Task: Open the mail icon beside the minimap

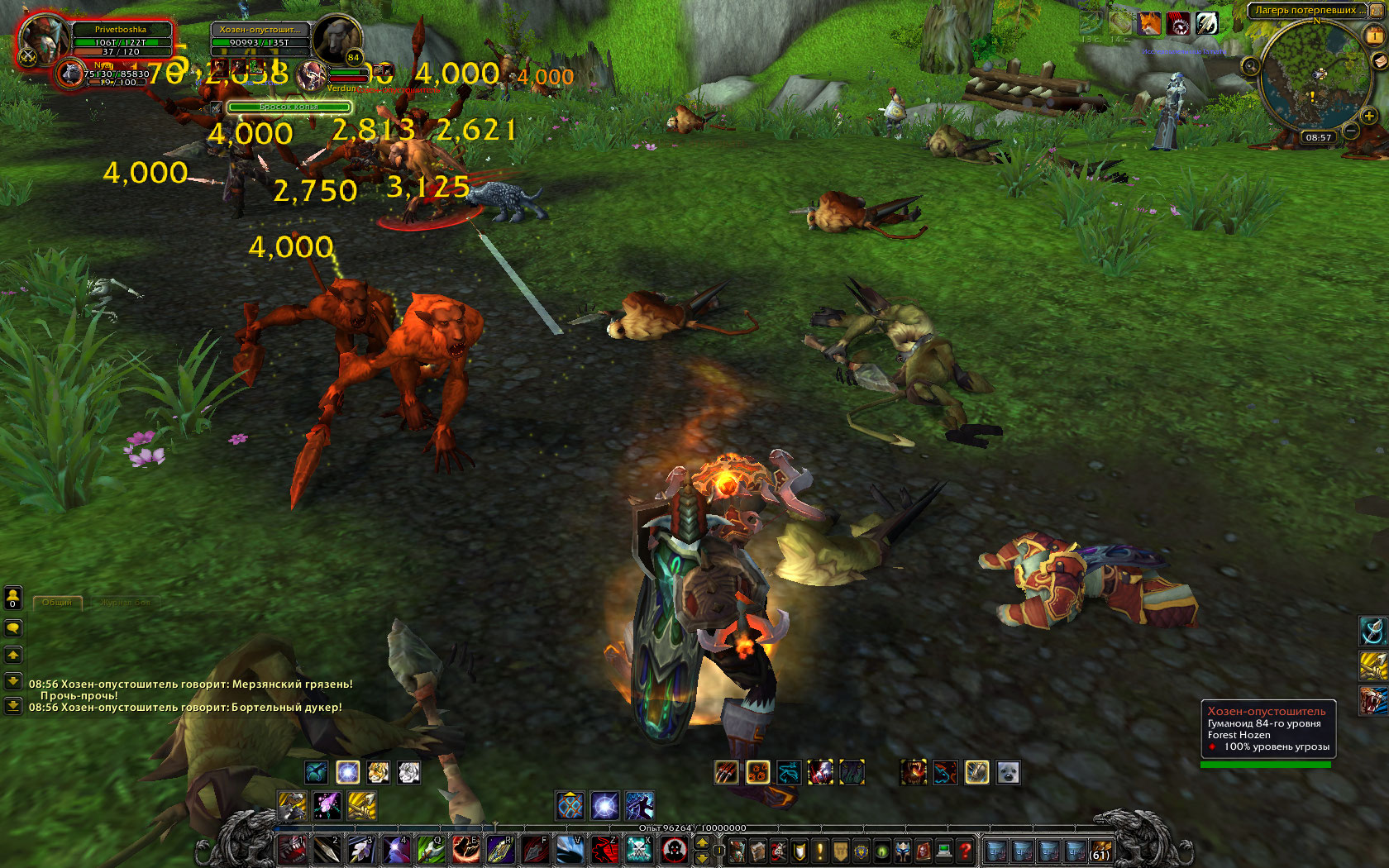Action: (1379, 61)
